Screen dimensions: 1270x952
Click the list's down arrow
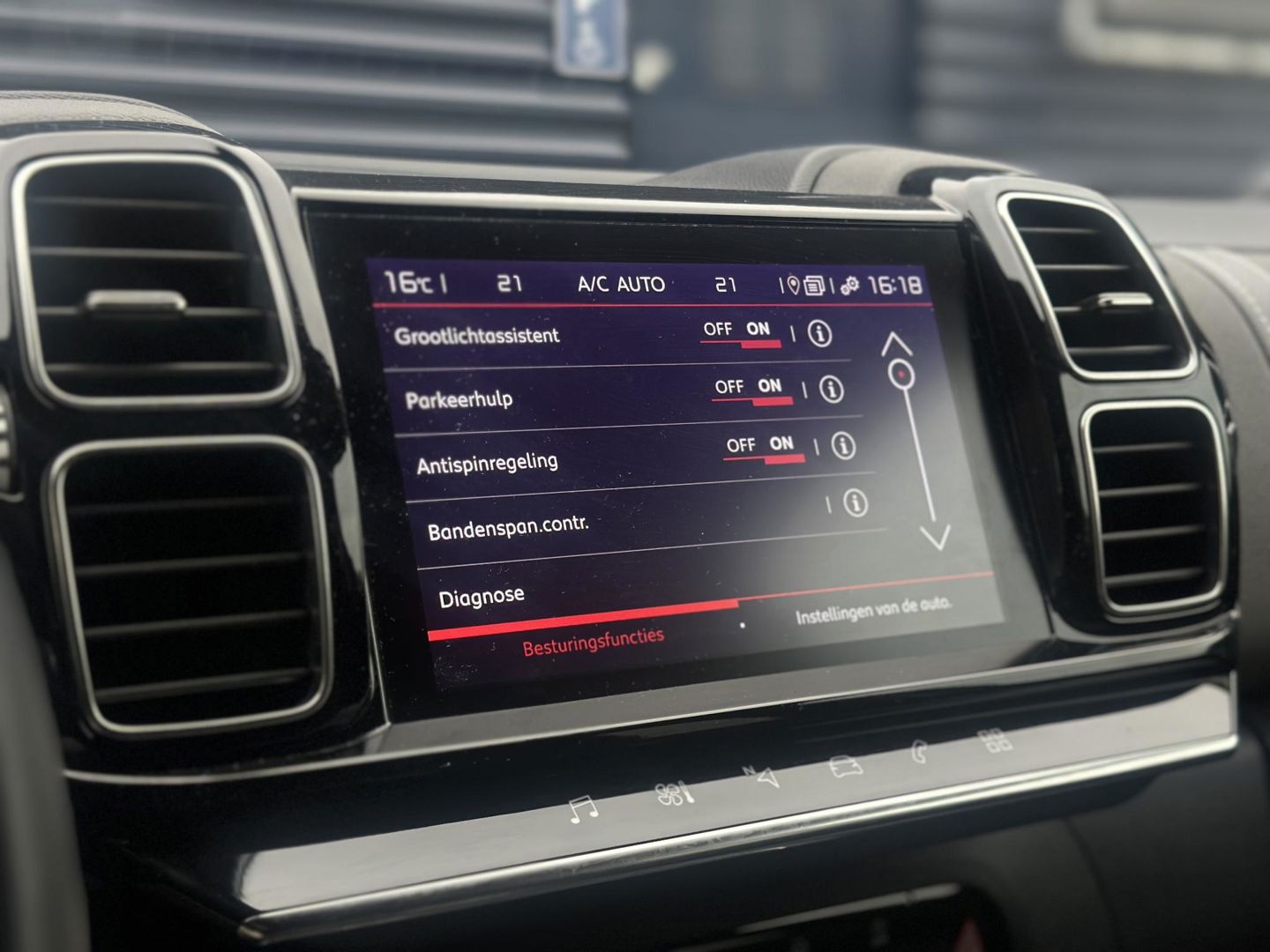936,536
